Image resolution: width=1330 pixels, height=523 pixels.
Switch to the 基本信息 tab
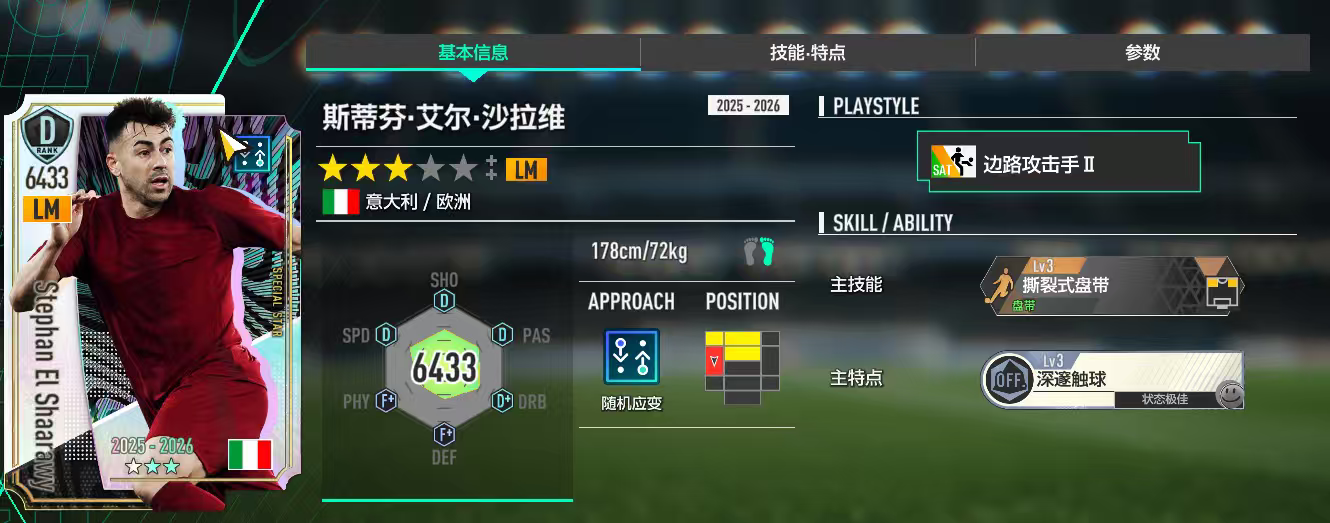click(x=473, y=53)
